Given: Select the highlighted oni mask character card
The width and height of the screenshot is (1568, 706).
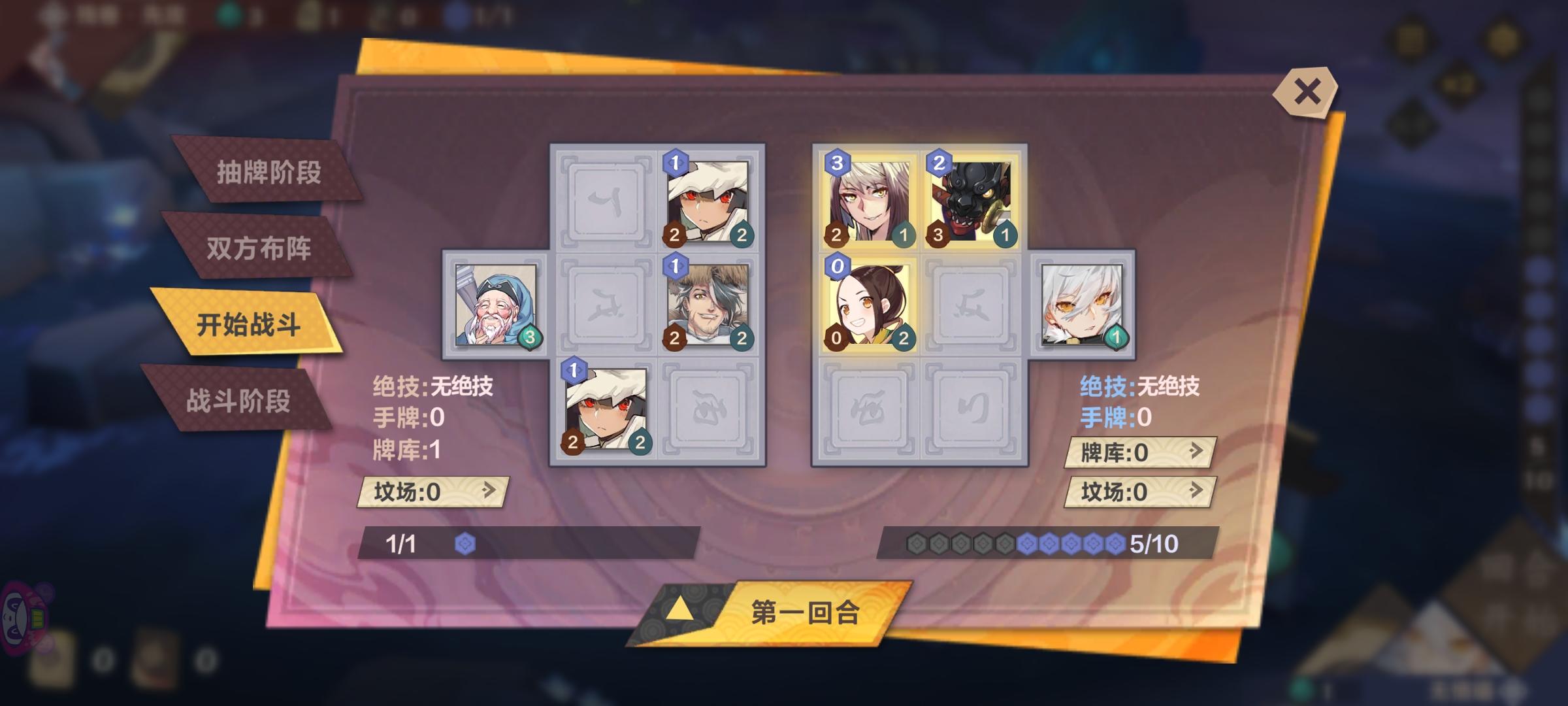Looking at the screenshot, I should pyautogui.click(x=971, y=198).
